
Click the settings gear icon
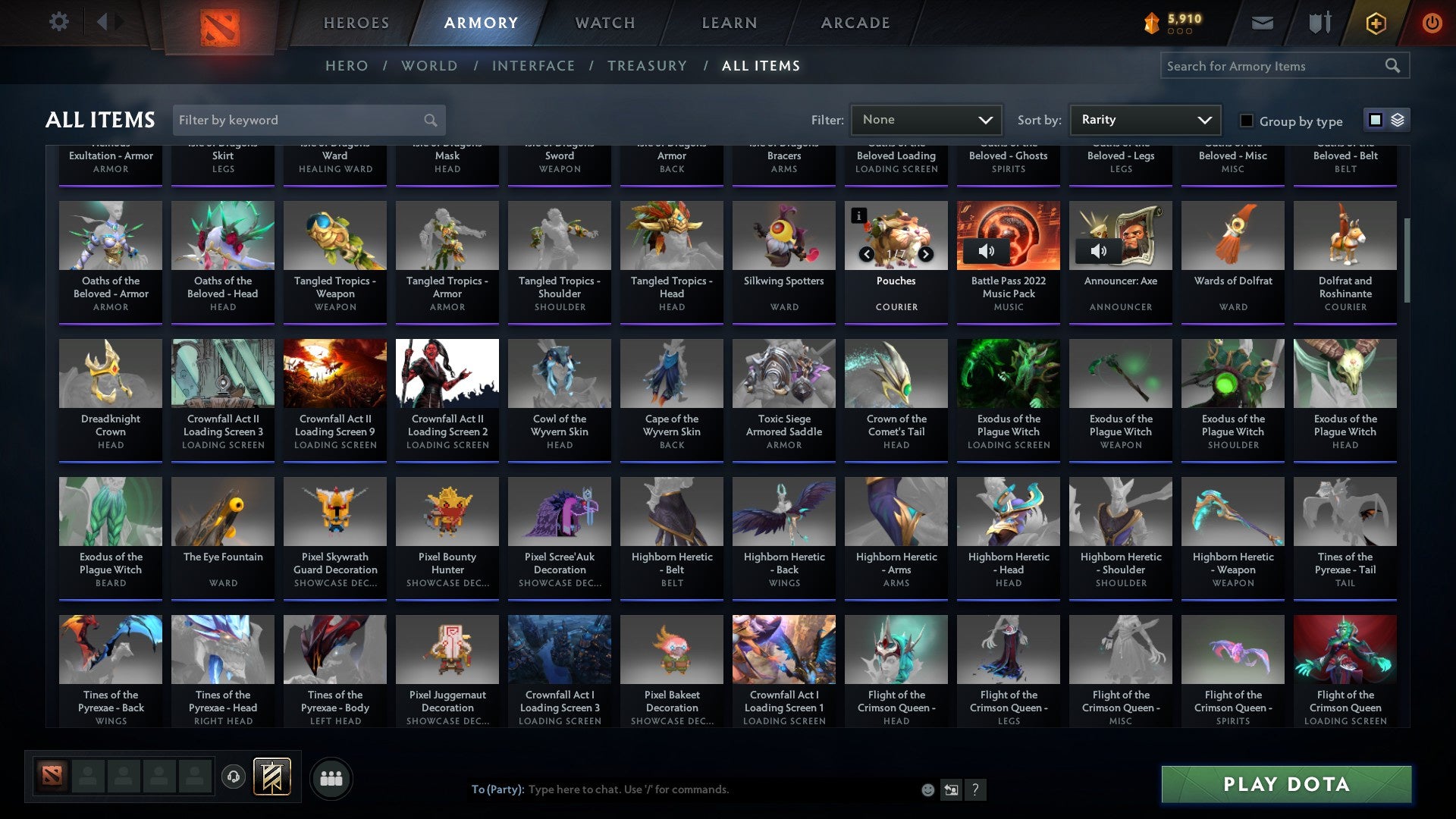(58, 22)
